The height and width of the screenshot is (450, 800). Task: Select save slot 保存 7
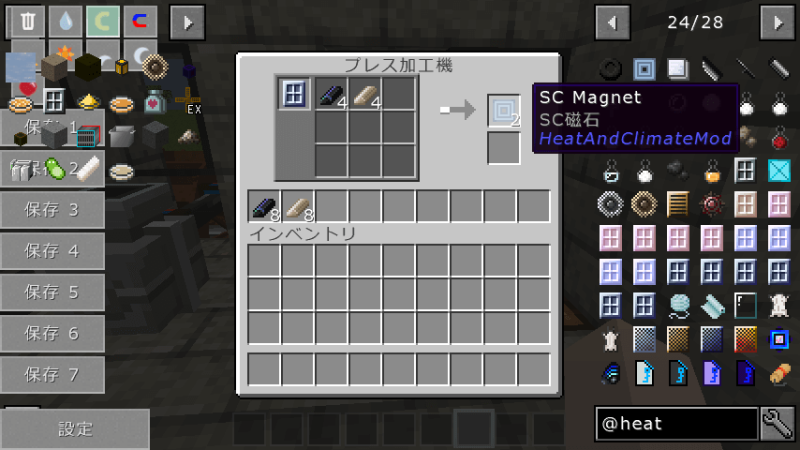(x=52, y=375)
